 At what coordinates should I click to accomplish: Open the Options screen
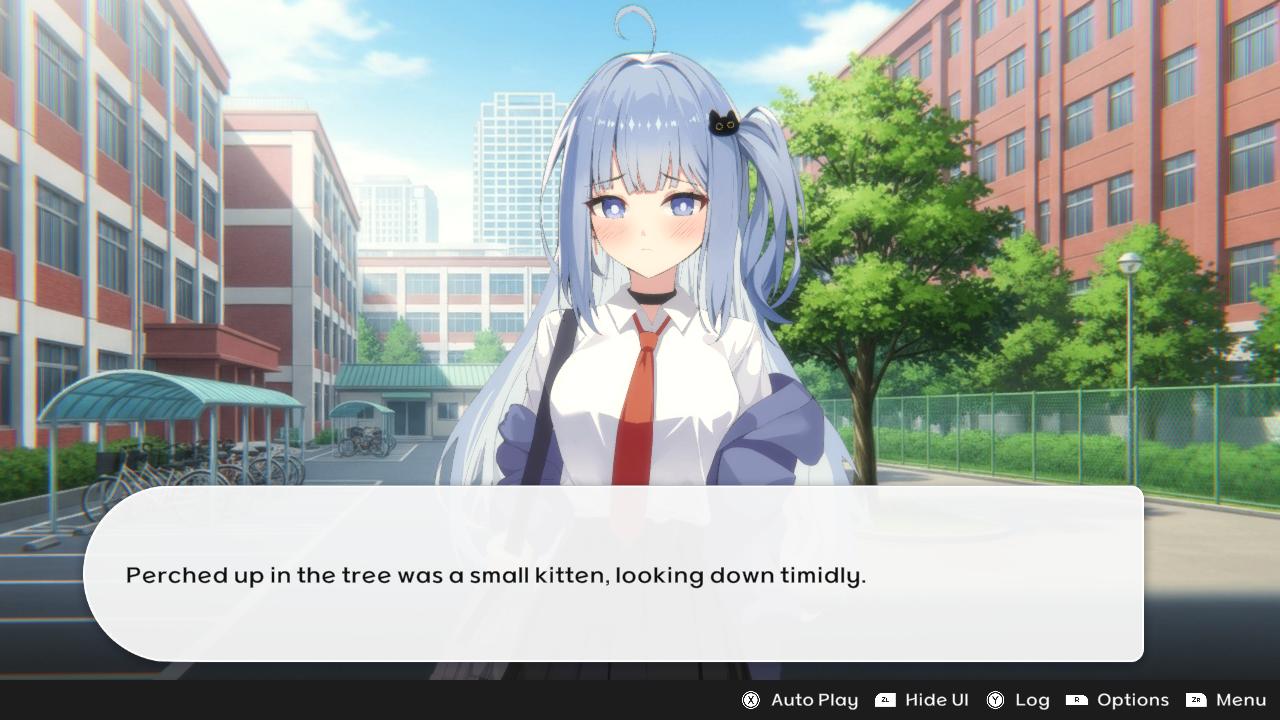tap(1133, 700)
